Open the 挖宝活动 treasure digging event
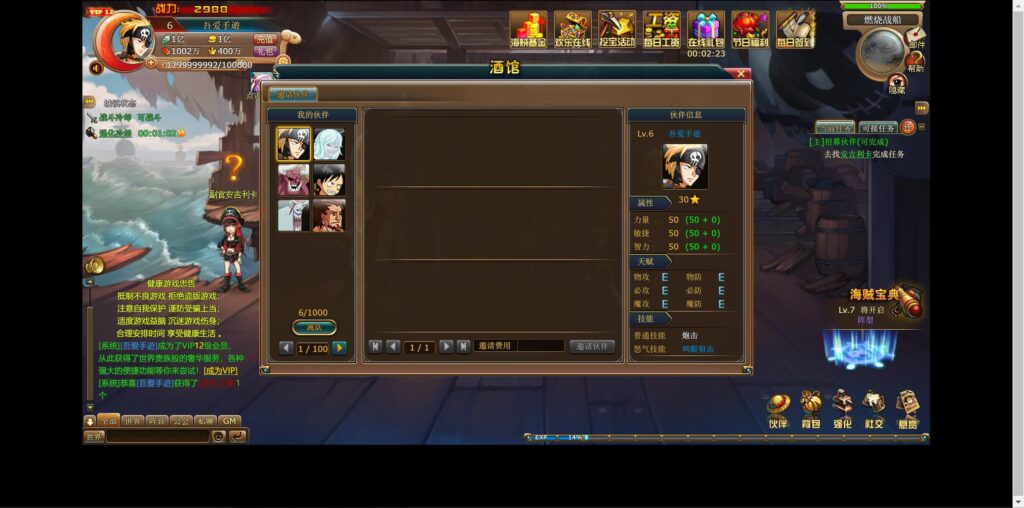This screenshot has height=508, width=1024. [617, 29]
